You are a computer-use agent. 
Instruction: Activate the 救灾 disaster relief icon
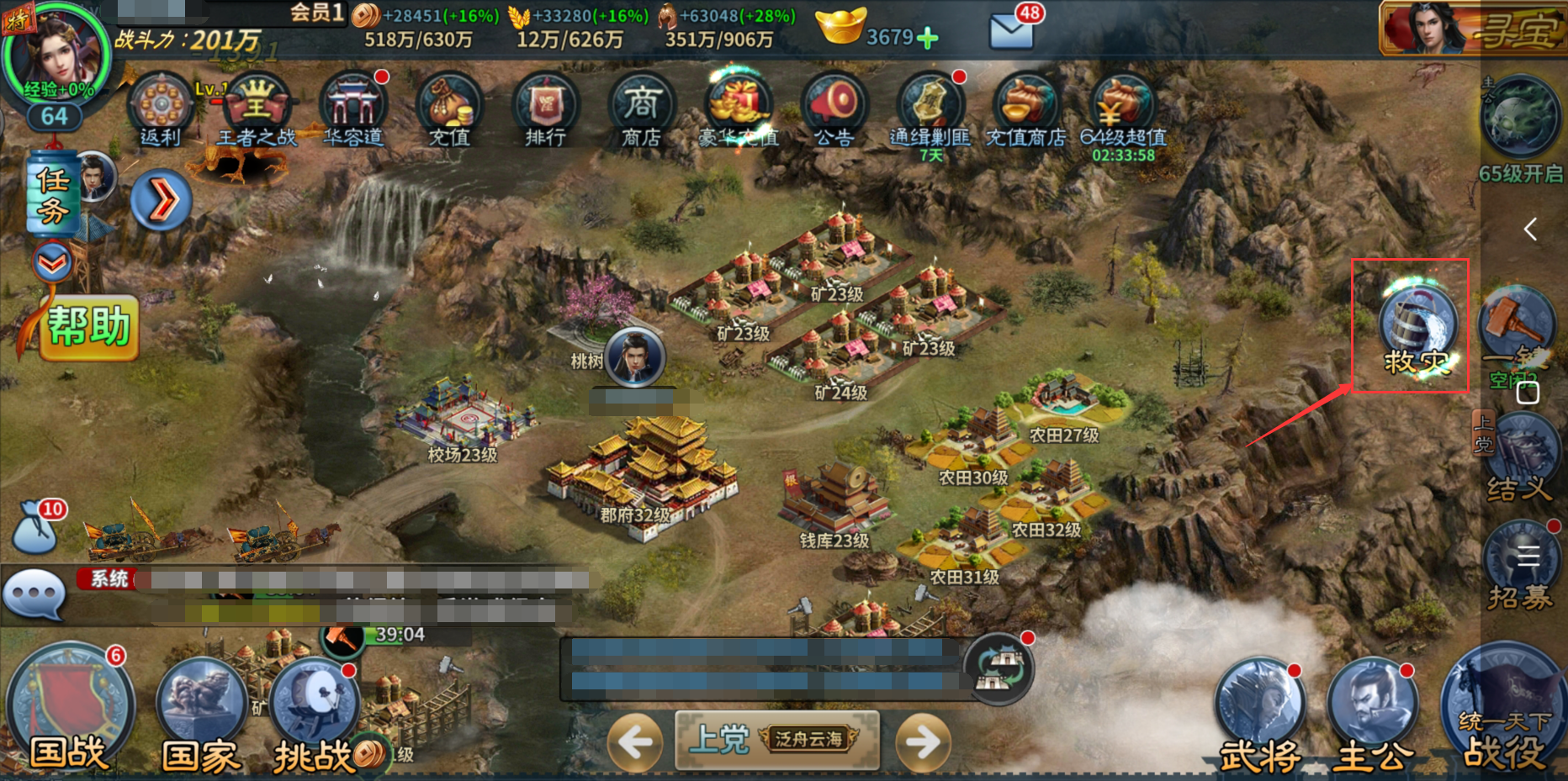click(1417, 330)
